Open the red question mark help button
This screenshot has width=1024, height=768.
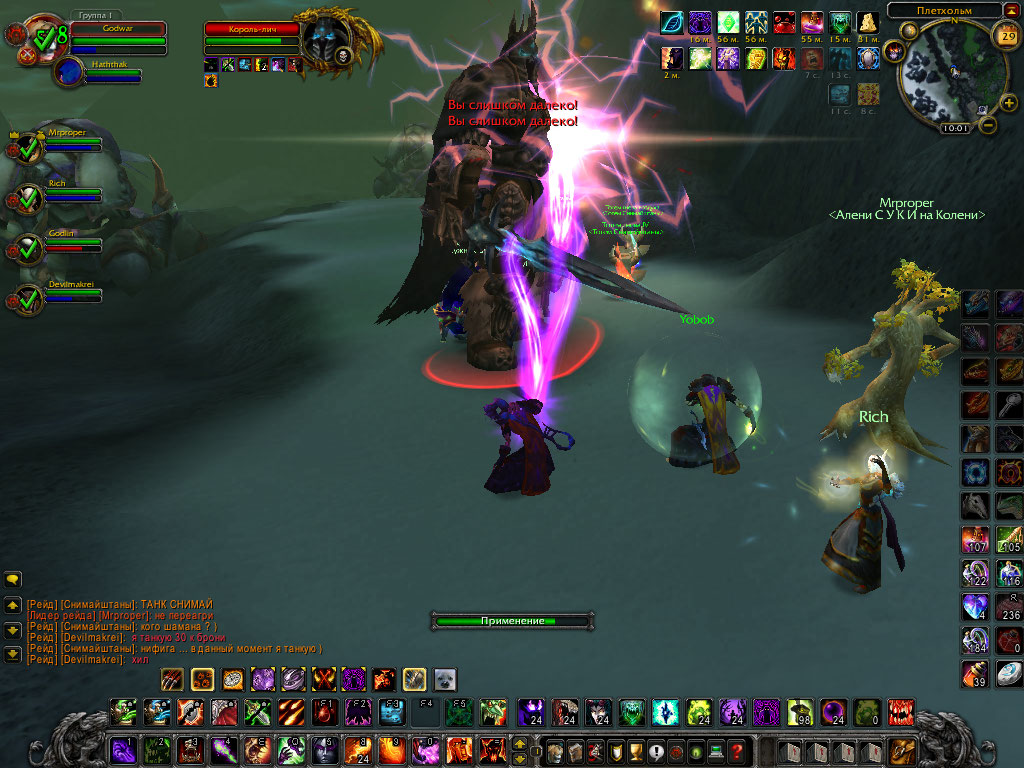coord(737,750)
